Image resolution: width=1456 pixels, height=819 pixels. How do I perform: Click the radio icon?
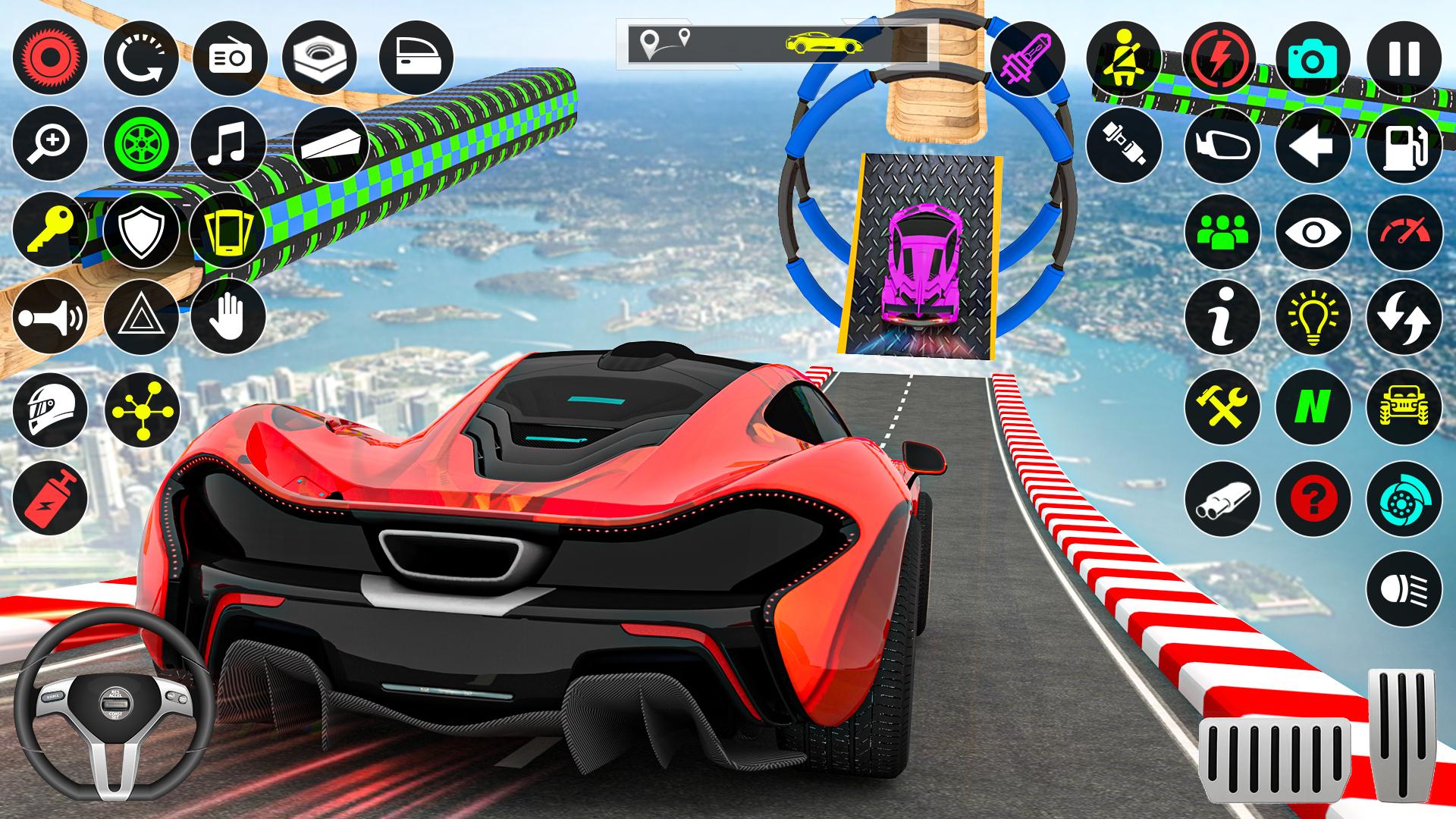tap(229, 58)
